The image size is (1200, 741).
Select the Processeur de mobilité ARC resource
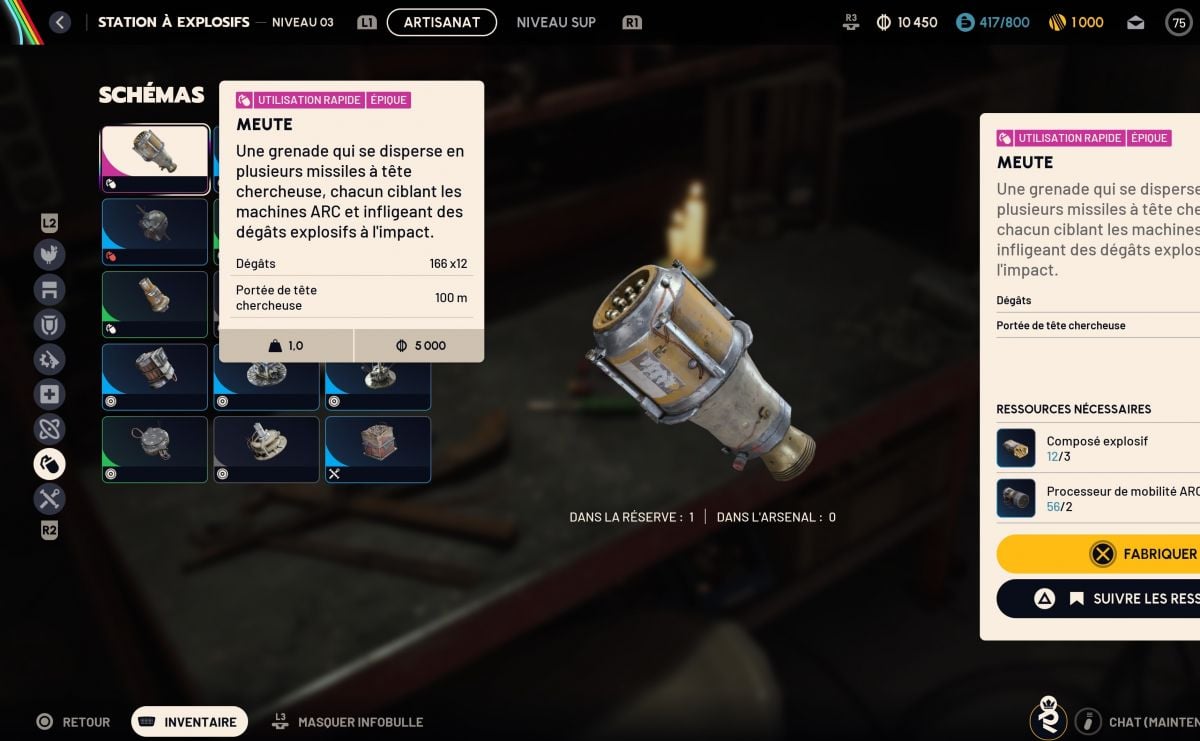(x=1097, y=498)
